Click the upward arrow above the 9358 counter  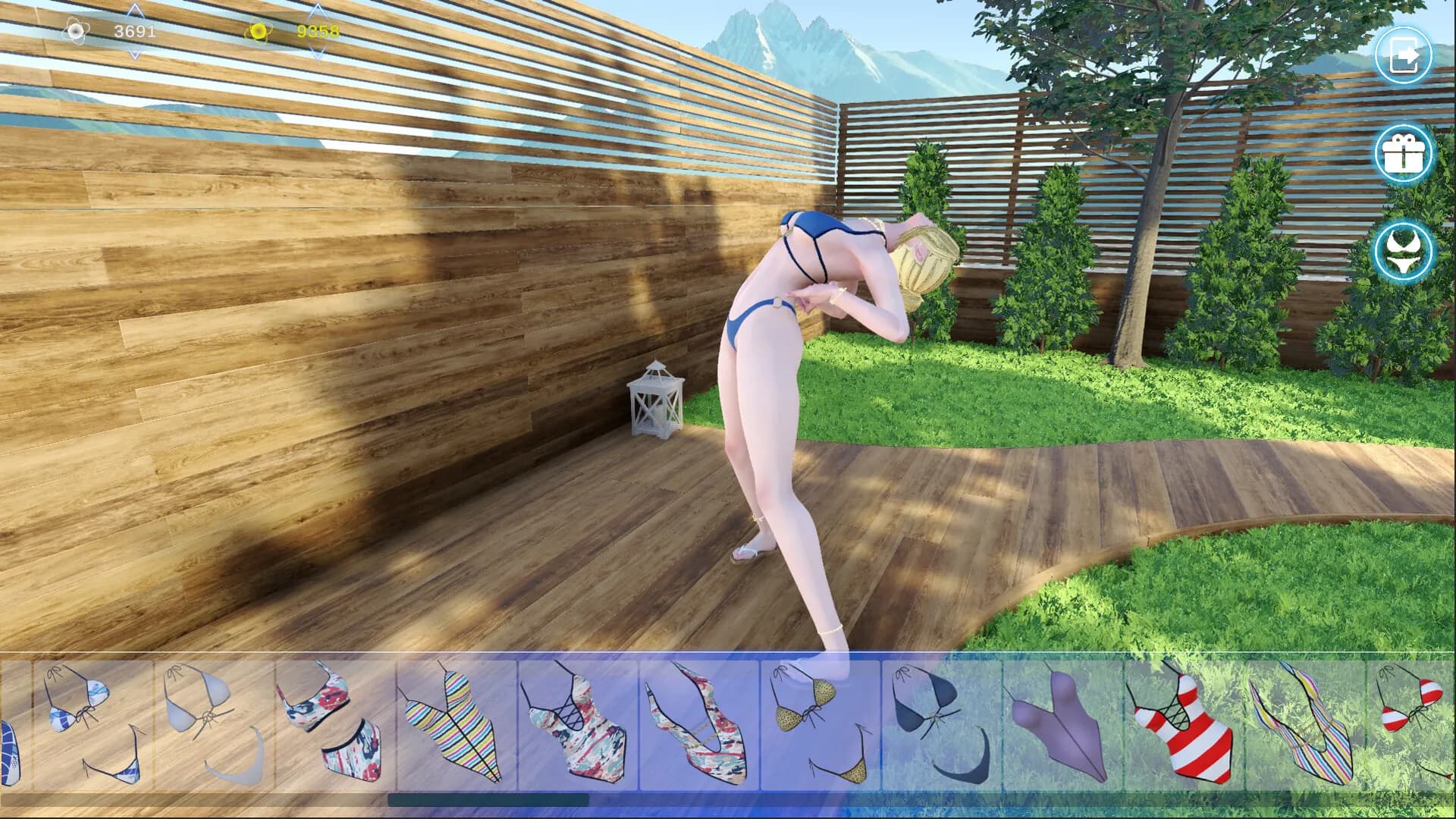[318, 10]
